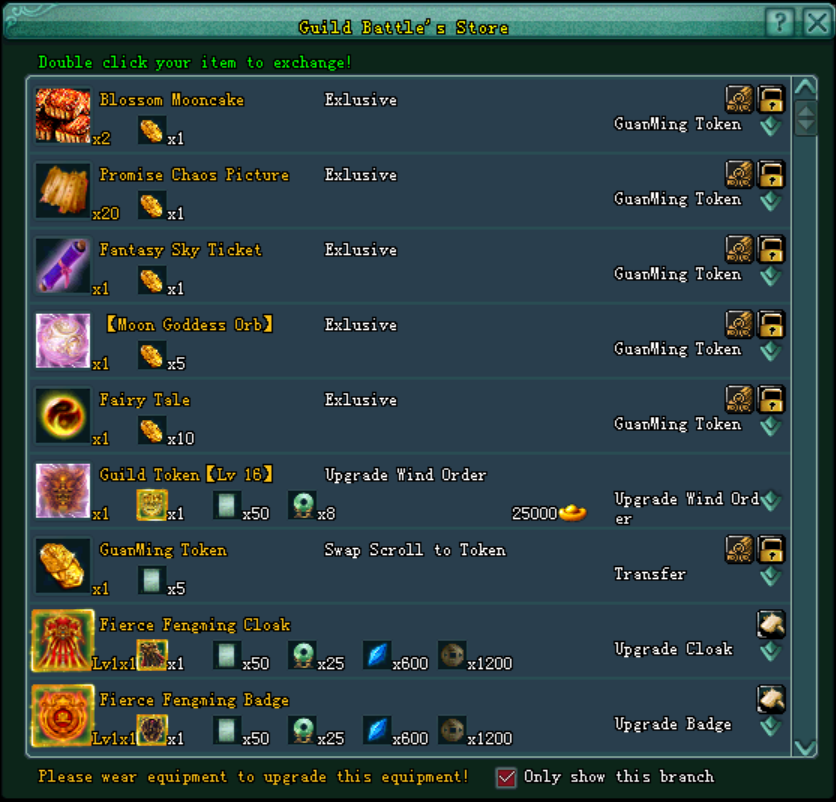The width and height of the screenshot is (836, 802).
Task: Click the padlock icon on Blossom Mooncake row
Action: (x=771, y=98)
